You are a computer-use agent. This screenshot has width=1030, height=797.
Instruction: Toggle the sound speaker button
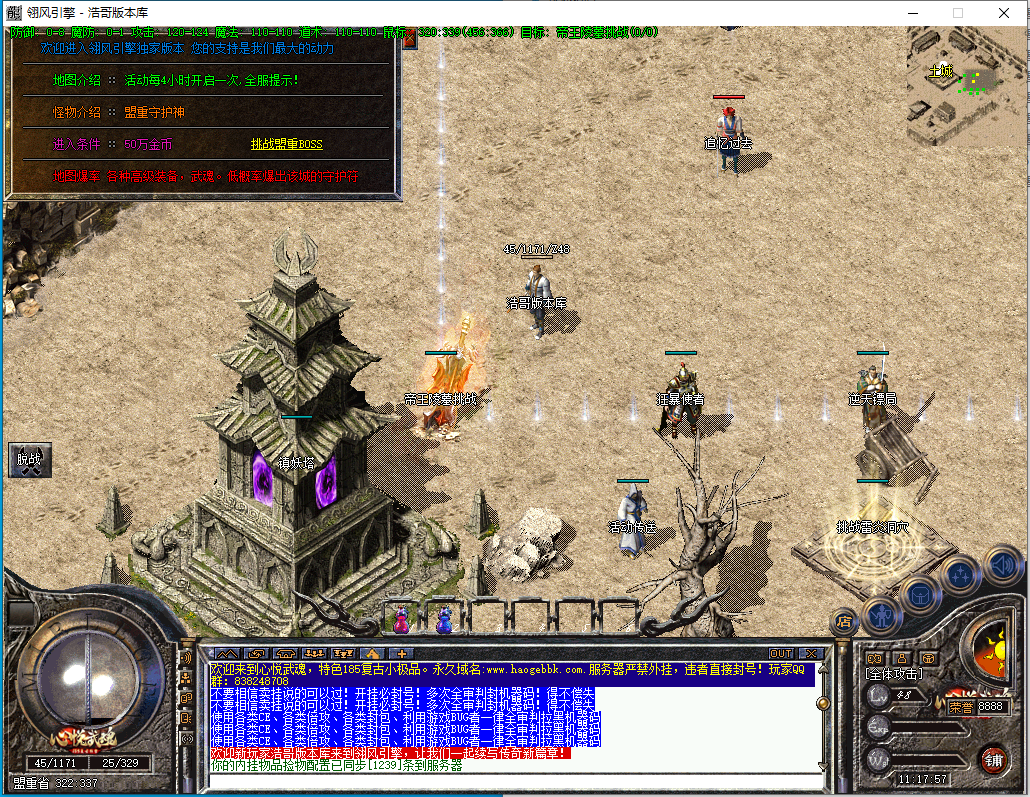(1001, 563)
